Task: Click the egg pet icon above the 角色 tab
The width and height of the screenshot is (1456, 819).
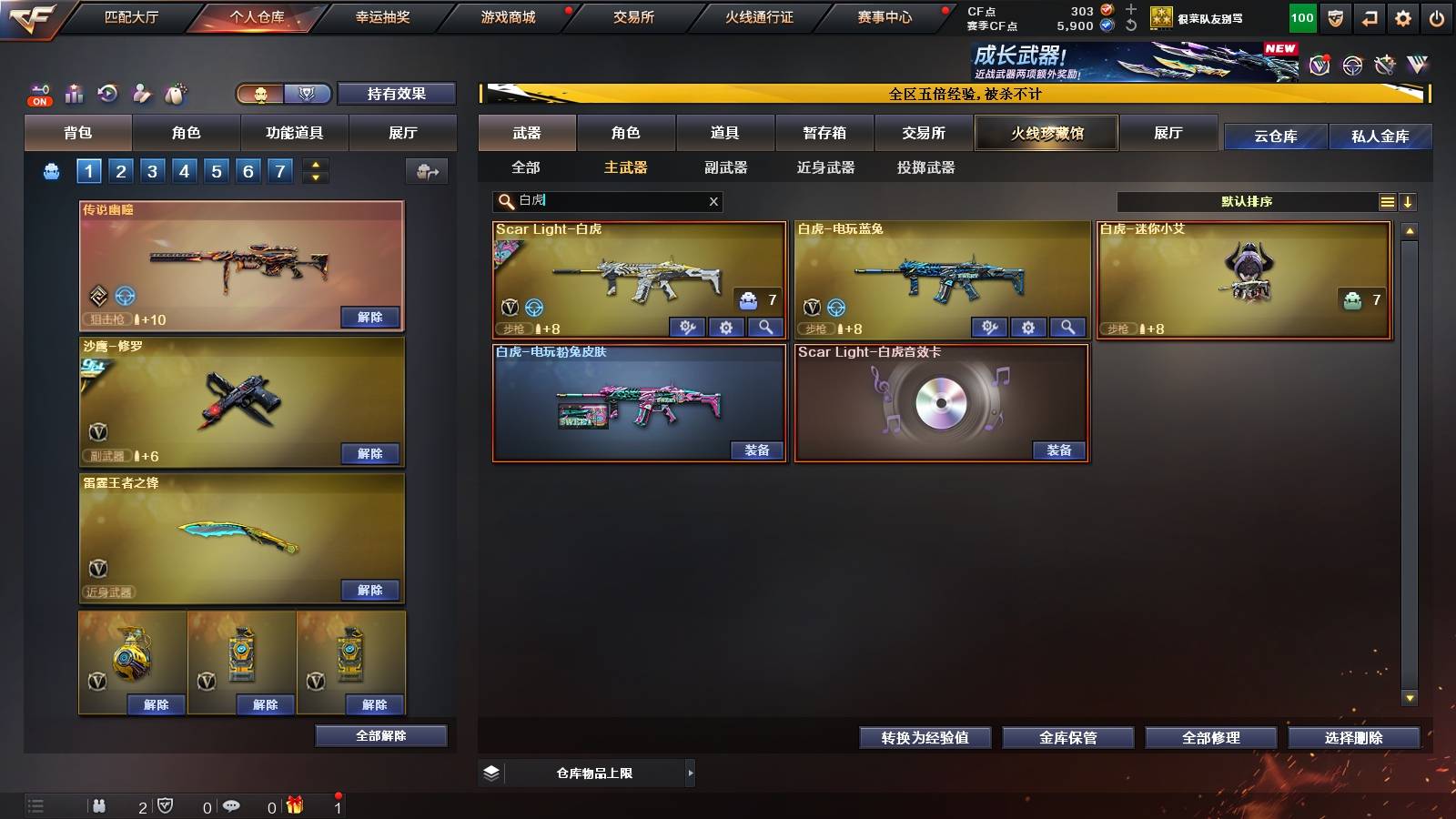Action: click(x=177, y=94)
